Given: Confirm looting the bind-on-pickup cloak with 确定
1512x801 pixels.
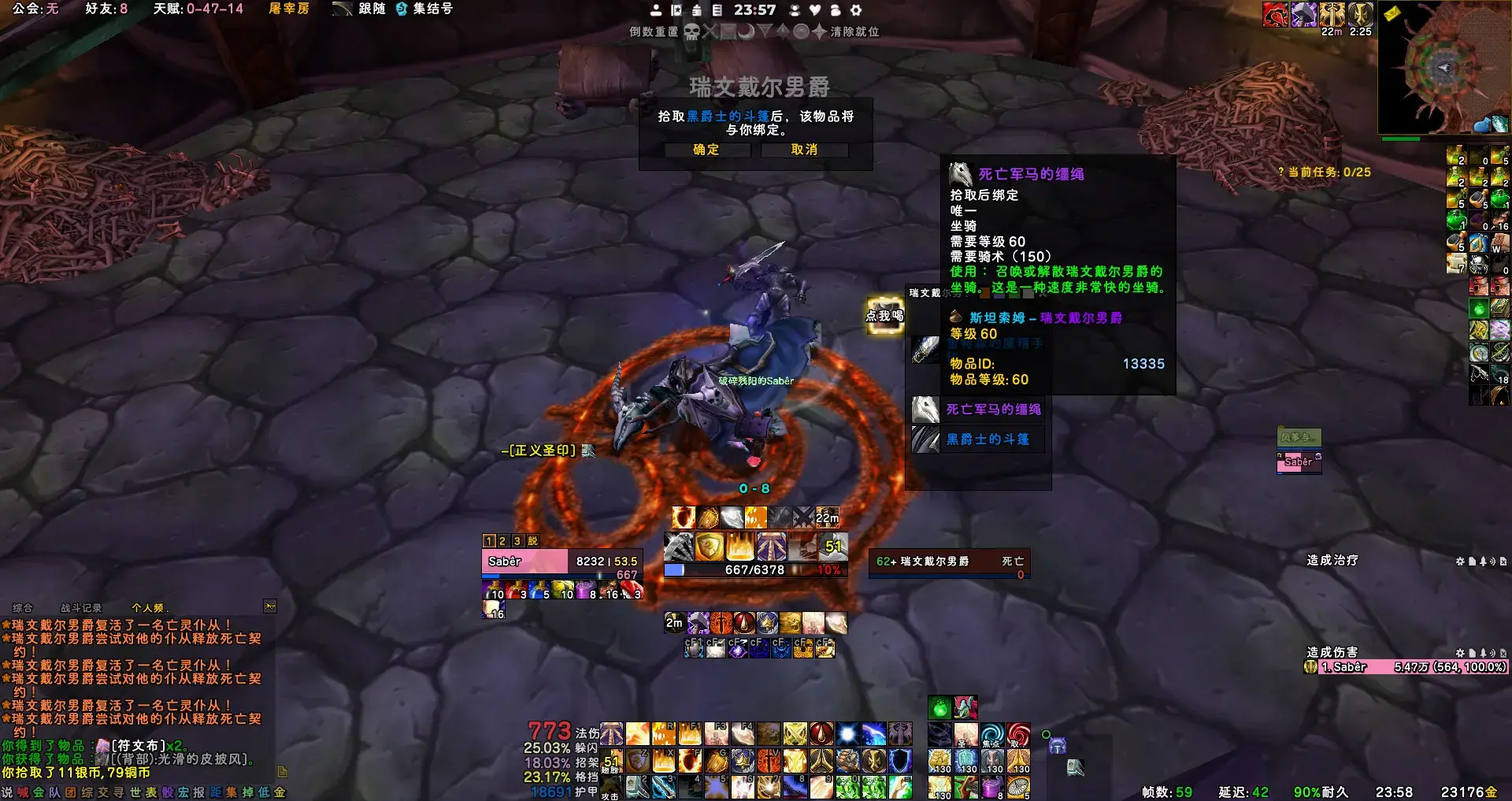Looking at the screenshot, I should click(x=706, y=150).
